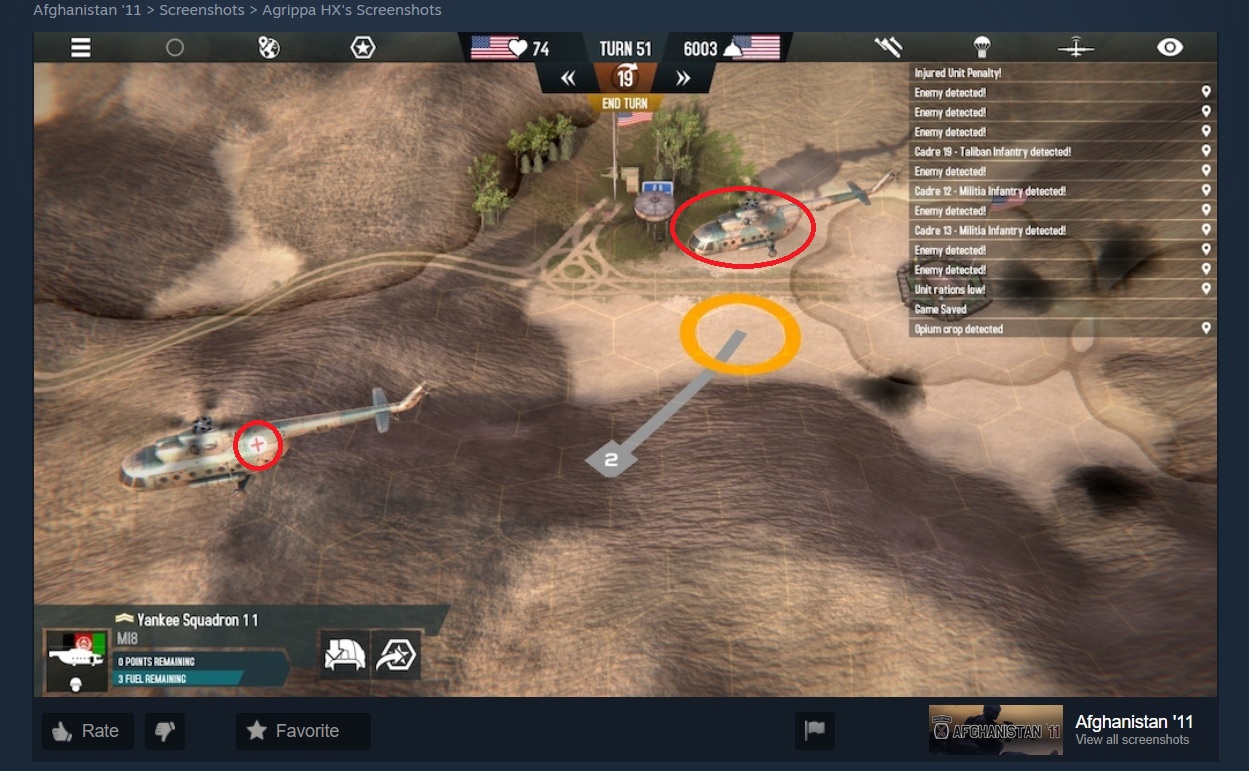Click the End Turn button
The height and width of the screenshot is (771, 1249).
tap(625, 103)
